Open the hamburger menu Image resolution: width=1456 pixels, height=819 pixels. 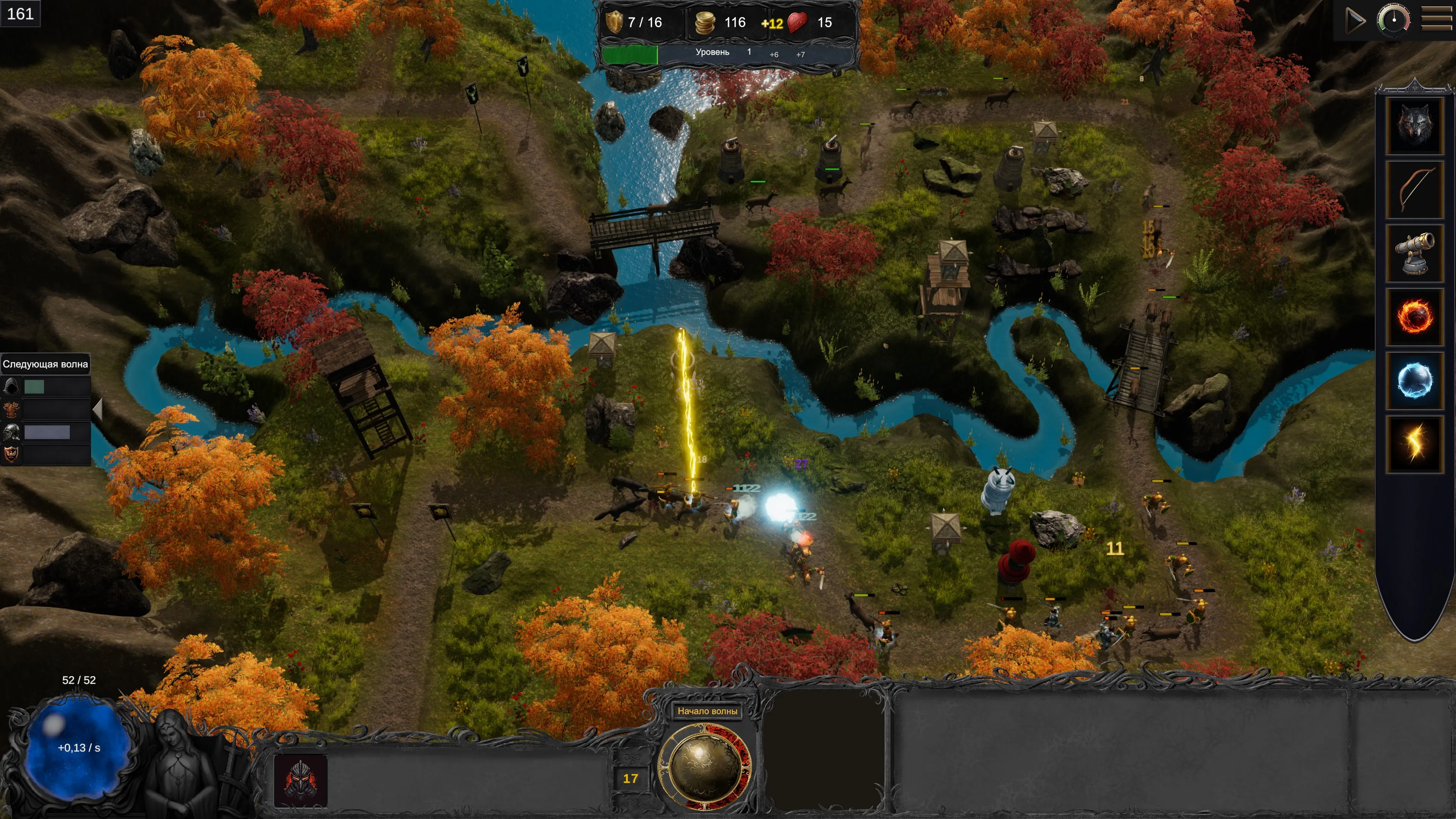[1436, 20]
